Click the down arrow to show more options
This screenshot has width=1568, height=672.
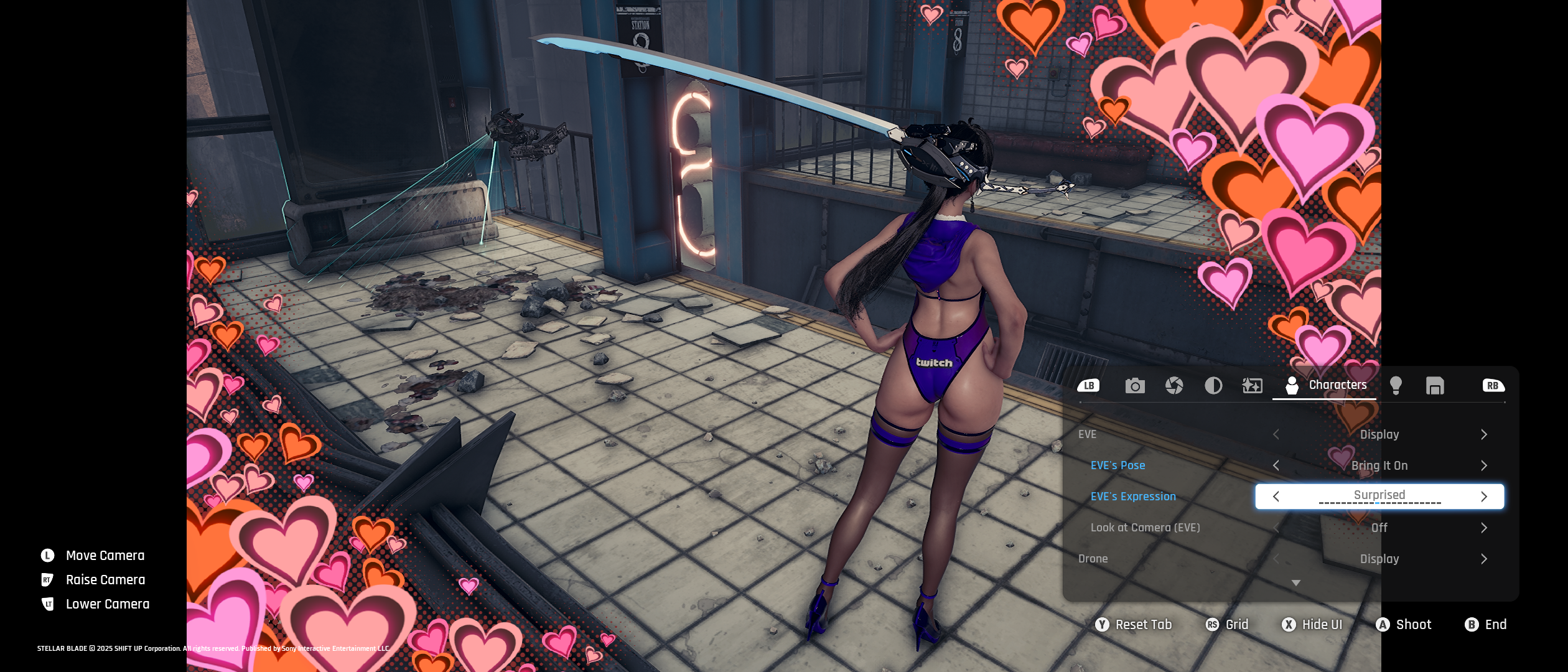(1296, 583)
